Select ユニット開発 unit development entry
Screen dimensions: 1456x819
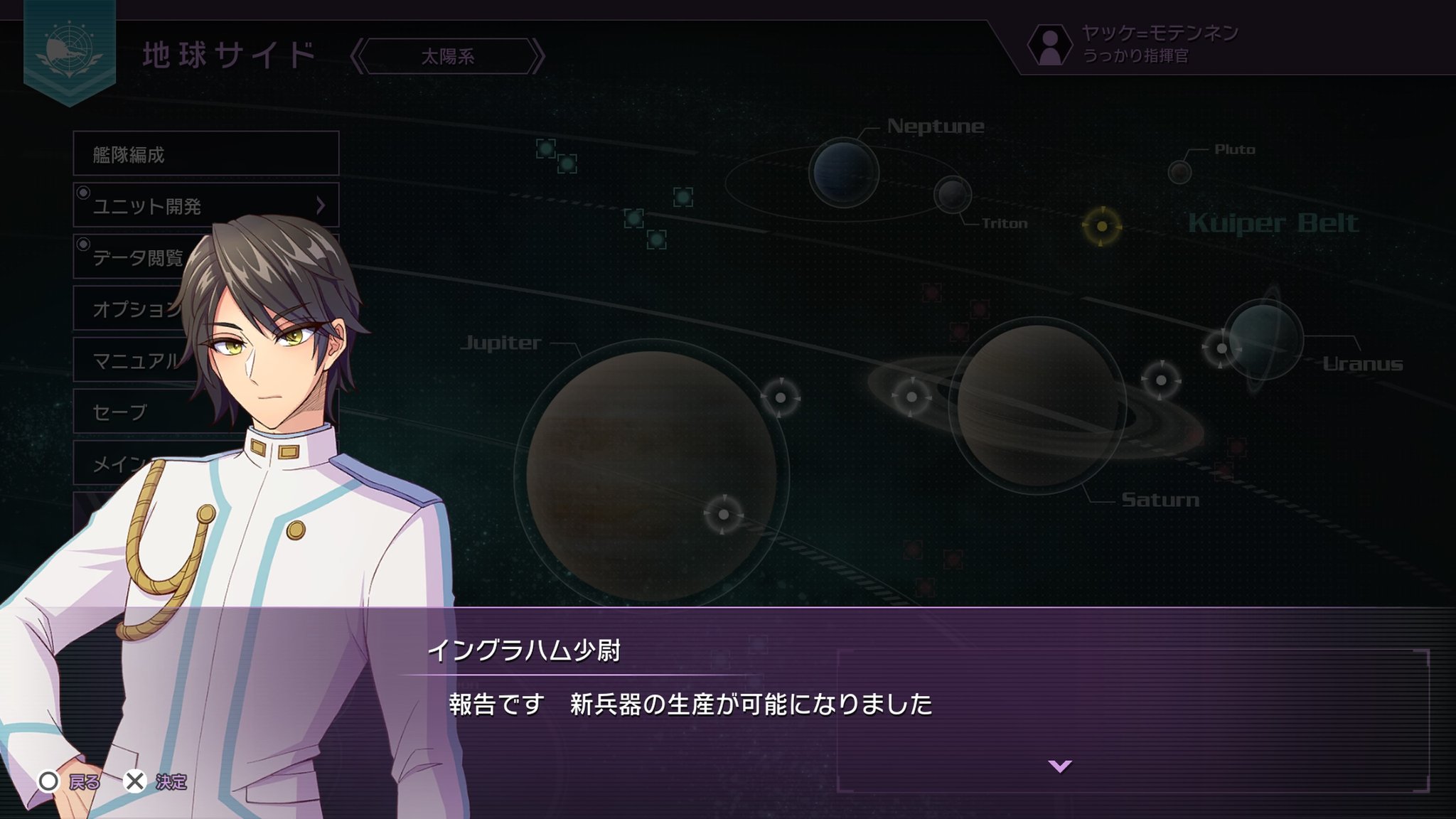tap(205, 205)
